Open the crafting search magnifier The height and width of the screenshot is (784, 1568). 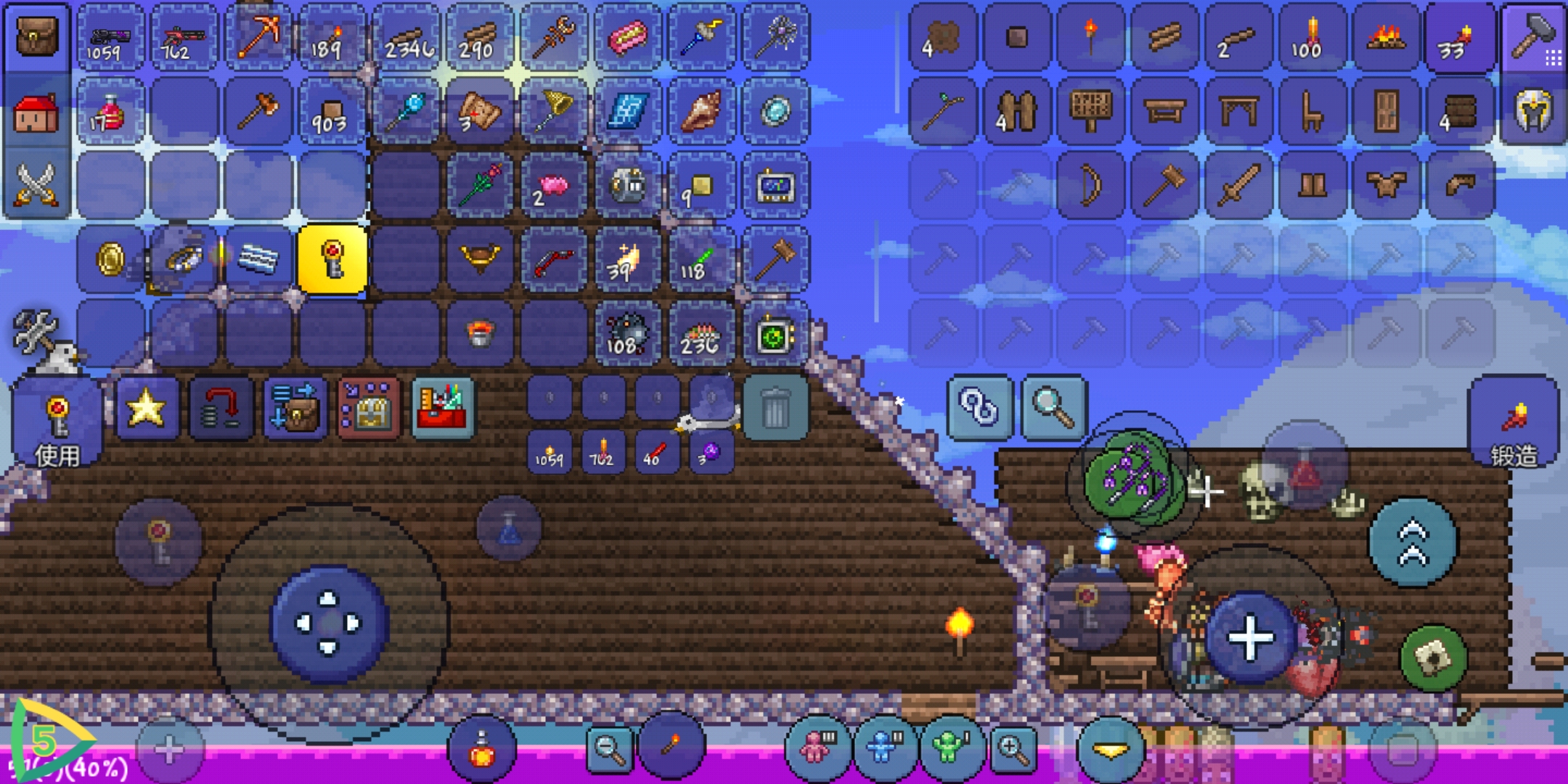(1053, 408)
